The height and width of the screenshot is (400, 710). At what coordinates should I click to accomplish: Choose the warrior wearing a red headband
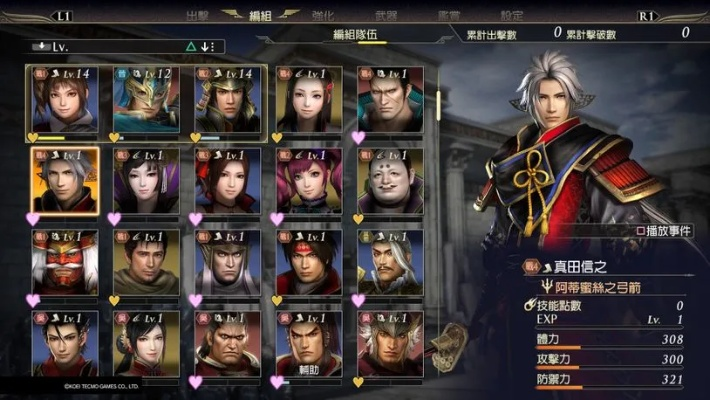(x=309, y=263)
